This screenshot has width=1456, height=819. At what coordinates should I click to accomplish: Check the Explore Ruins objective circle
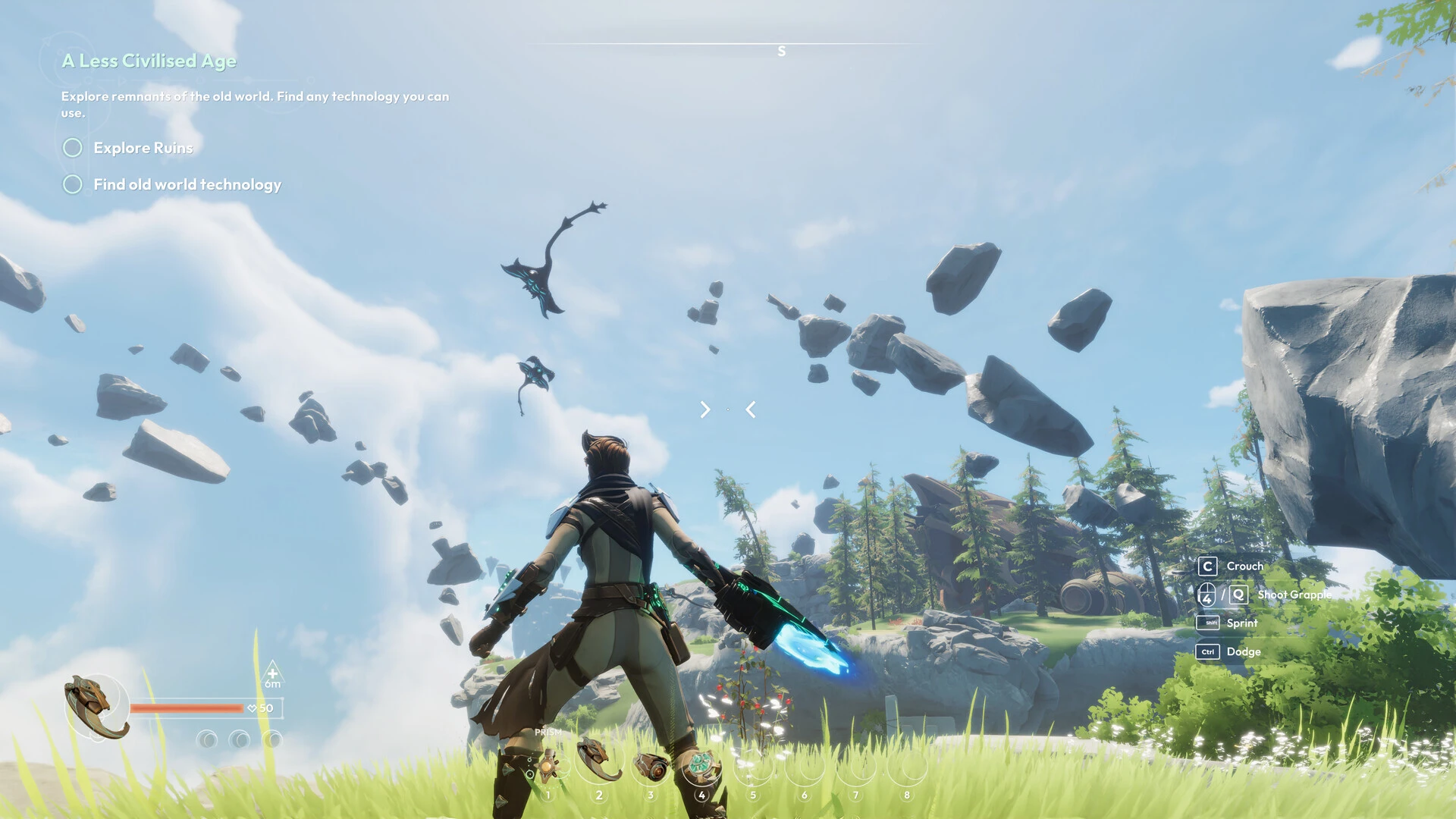(73, 148)
